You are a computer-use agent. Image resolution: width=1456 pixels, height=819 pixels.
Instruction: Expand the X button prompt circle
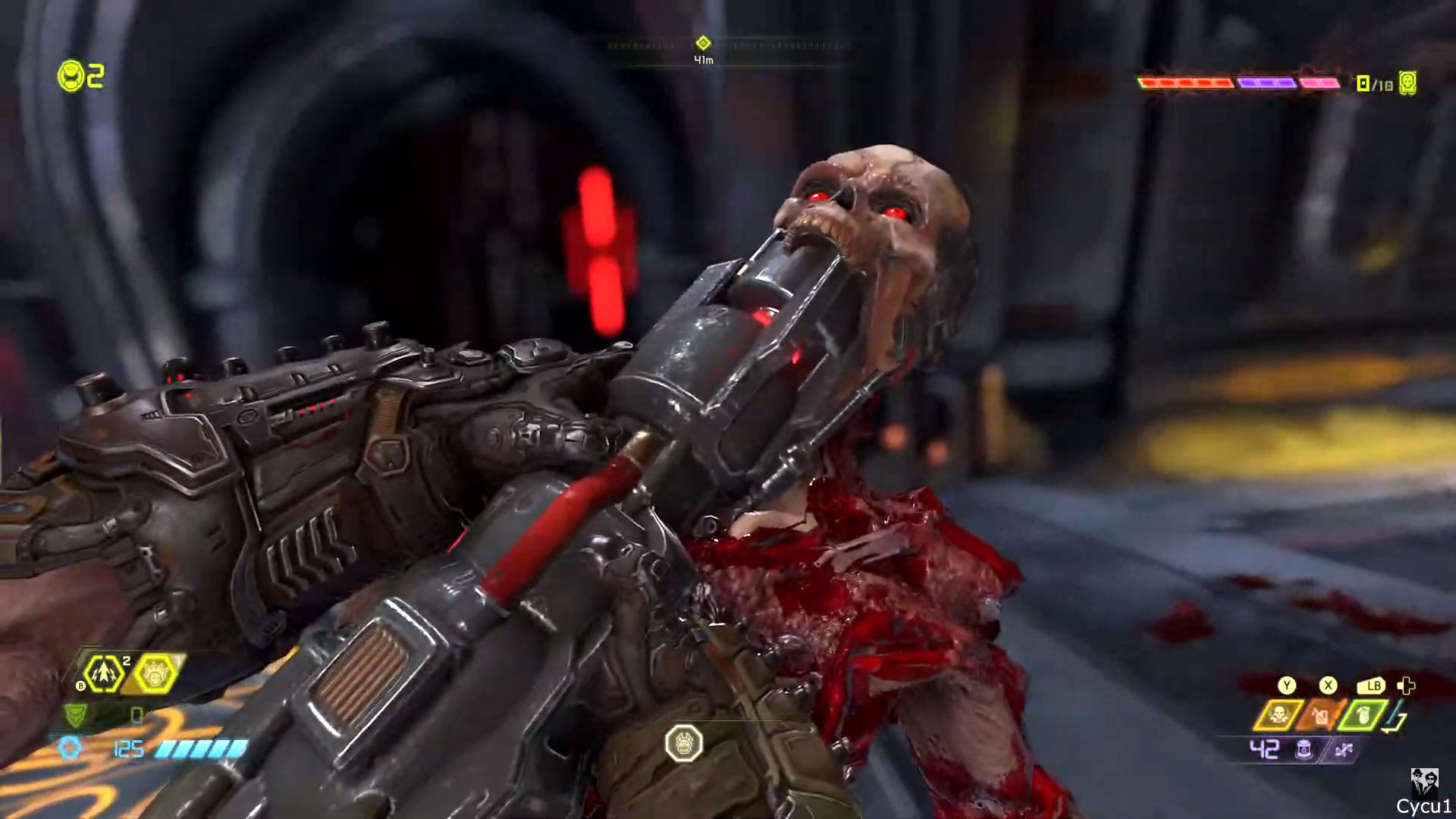click(1328, 686)
